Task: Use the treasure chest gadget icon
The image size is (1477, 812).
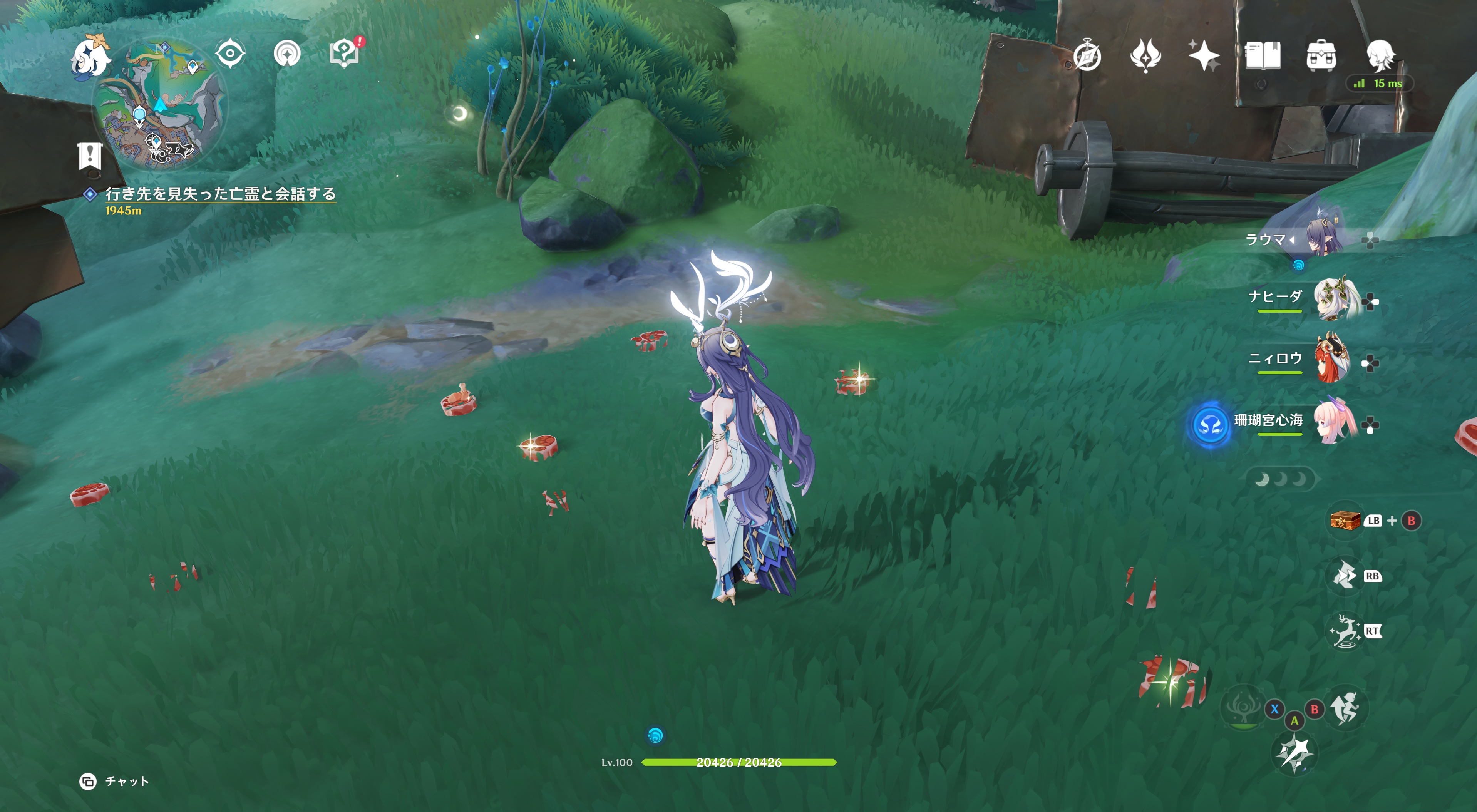Action: 1345,521
